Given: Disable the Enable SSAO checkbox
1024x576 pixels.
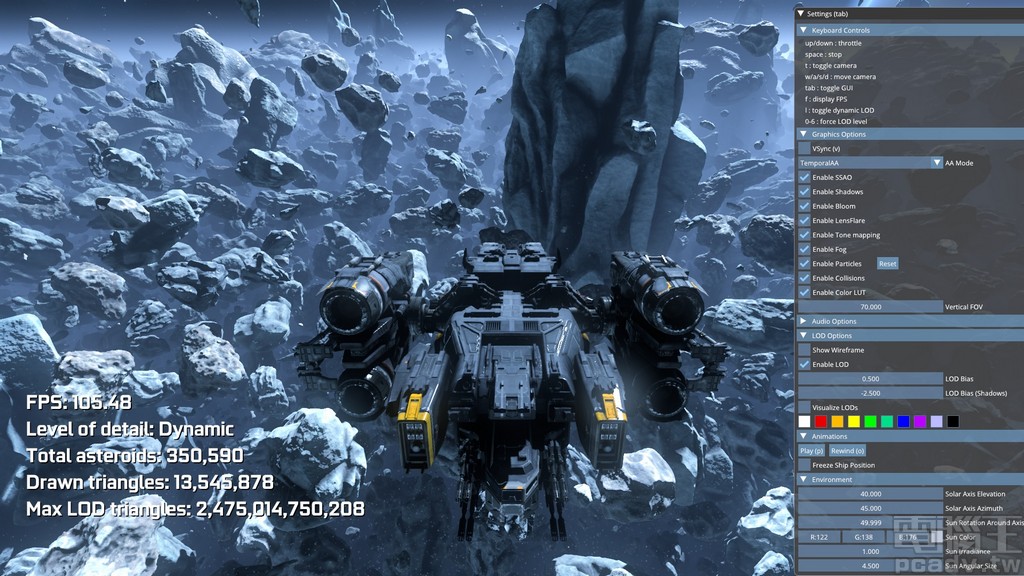Looking at the screenshot, I should pos(805,177).
